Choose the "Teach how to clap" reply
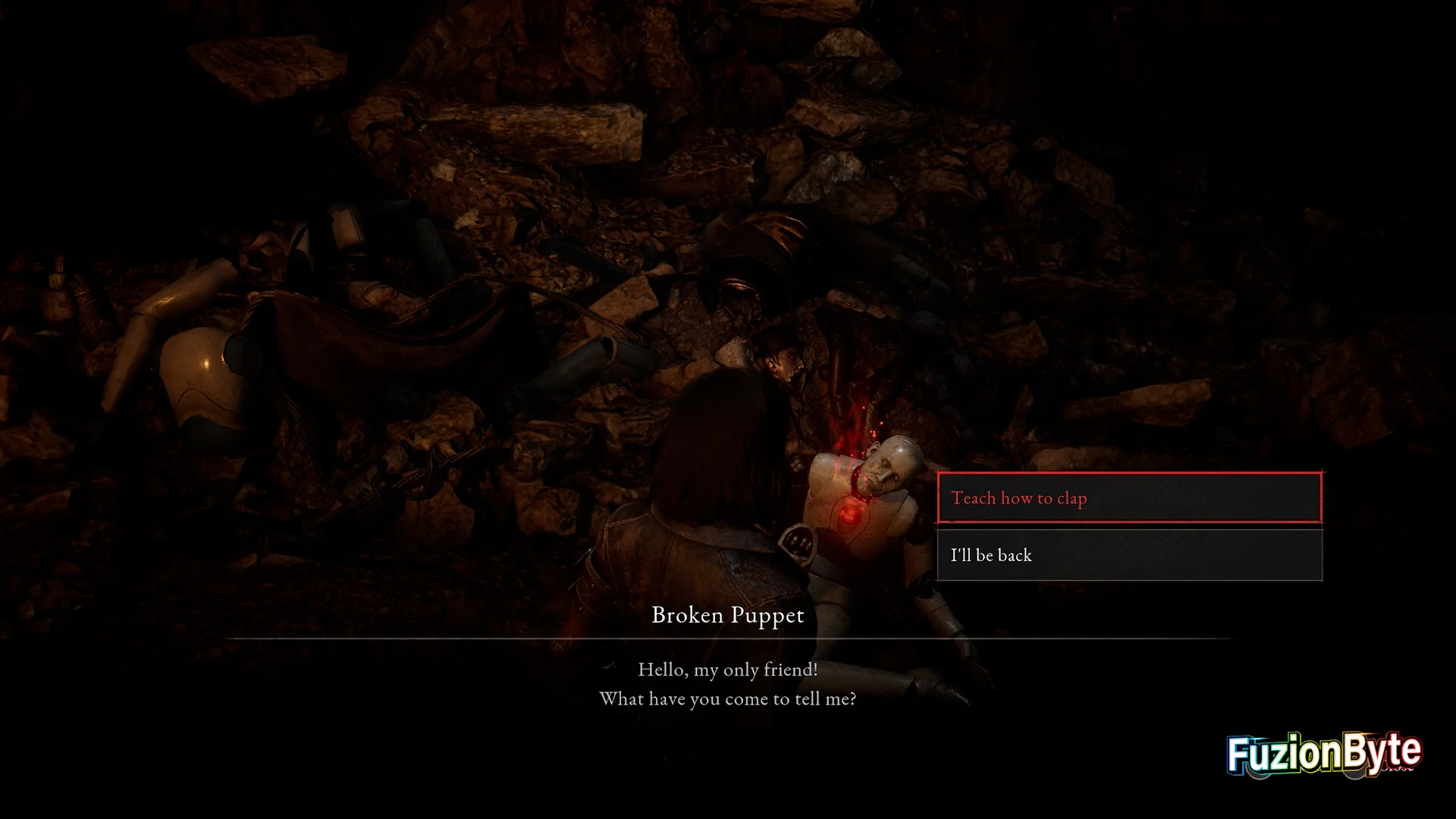1456x819 pixels. pyautogui.click(x=1129, y=498)
